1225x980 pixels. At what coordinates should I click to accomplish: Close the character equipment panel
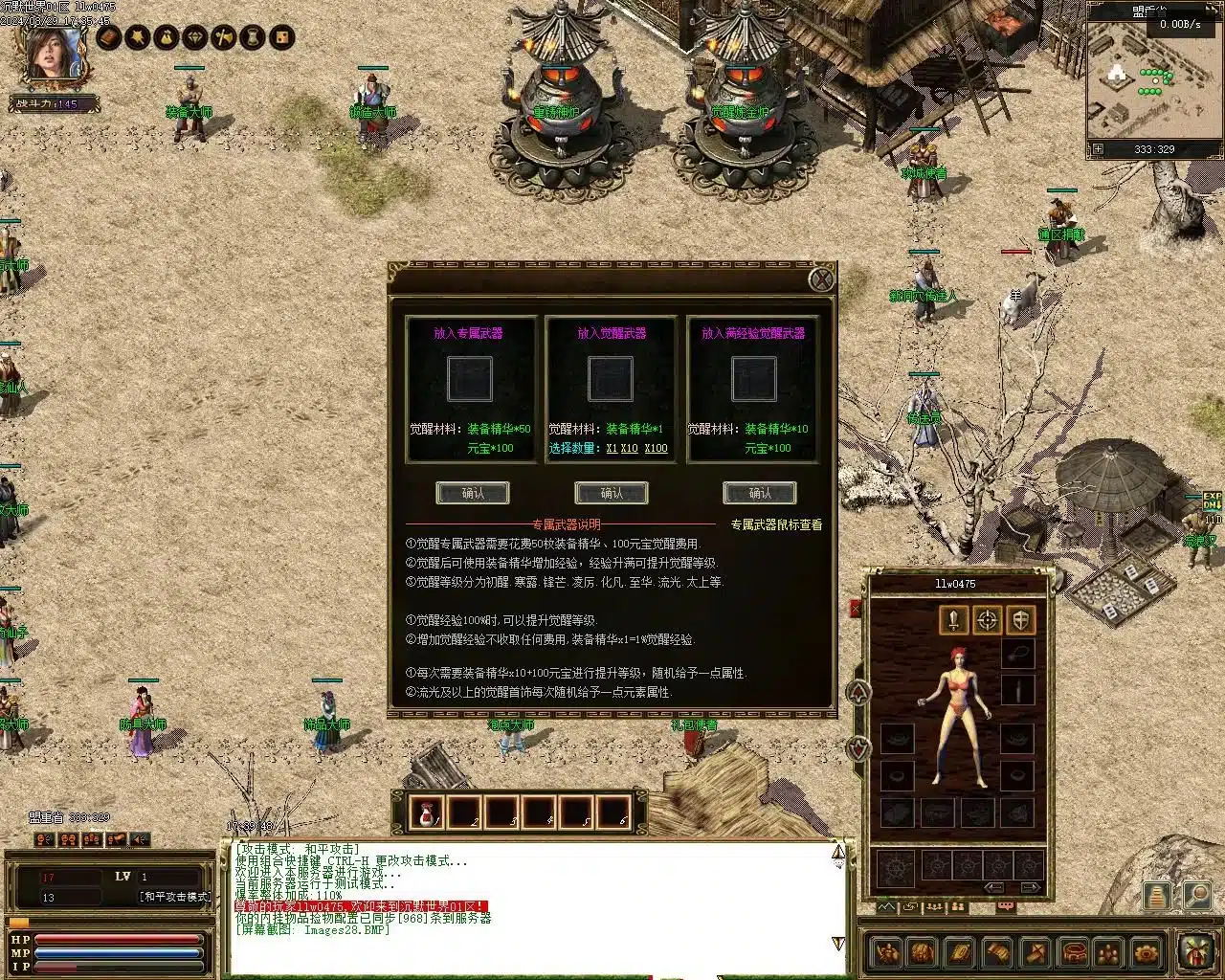(856, 609)
